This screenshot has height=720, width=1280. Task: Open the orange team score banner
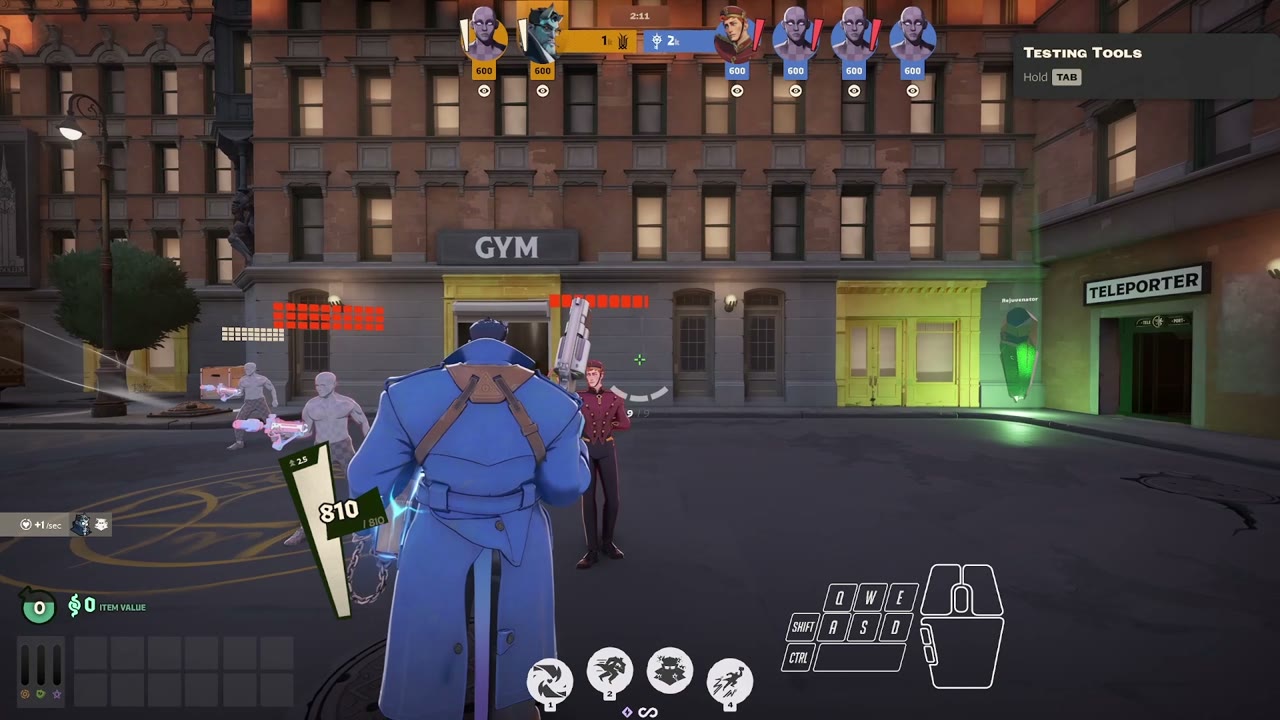click(x=604, y=40)
